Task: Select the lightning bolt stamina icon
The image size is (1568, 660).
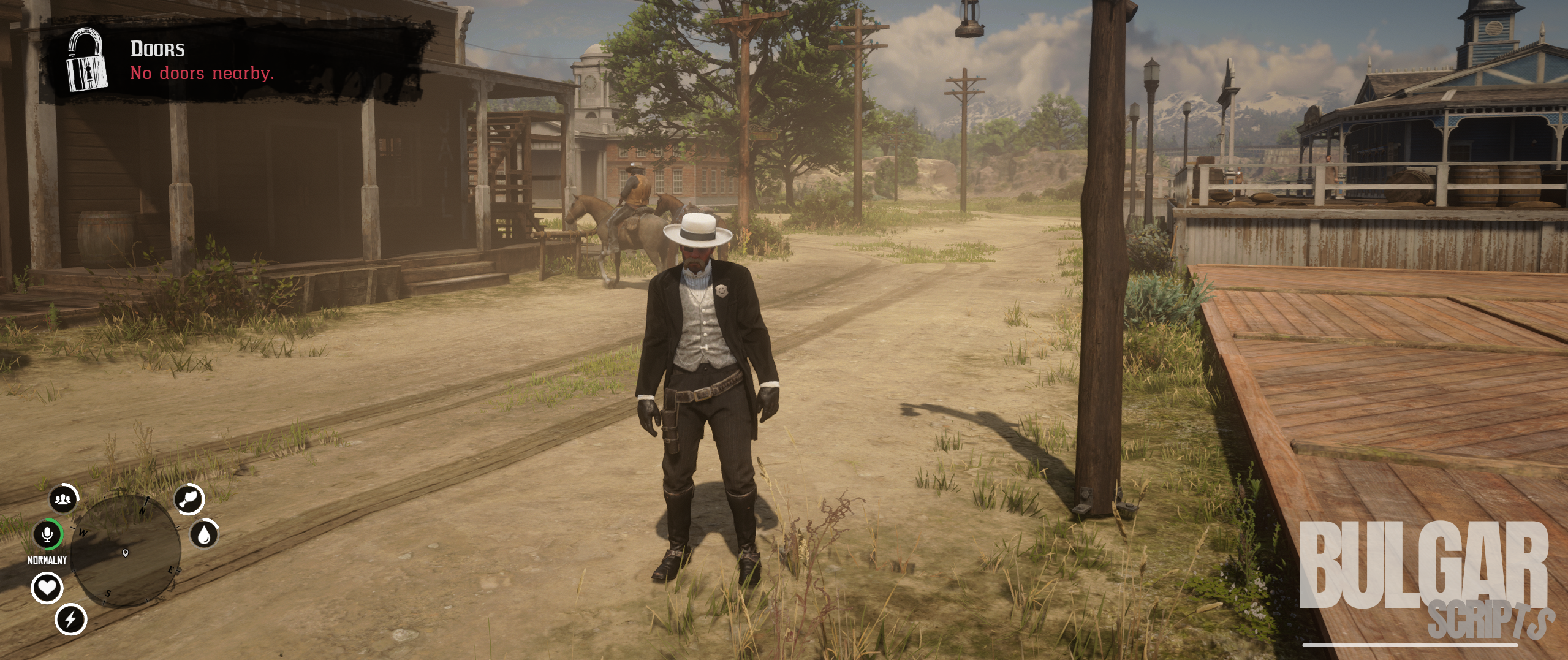Action: pos(70,619)
